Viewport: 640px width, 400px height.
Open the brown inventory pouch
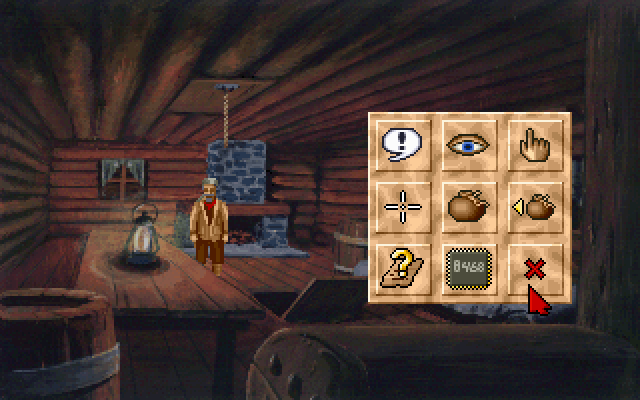click(x=469, y=207)
